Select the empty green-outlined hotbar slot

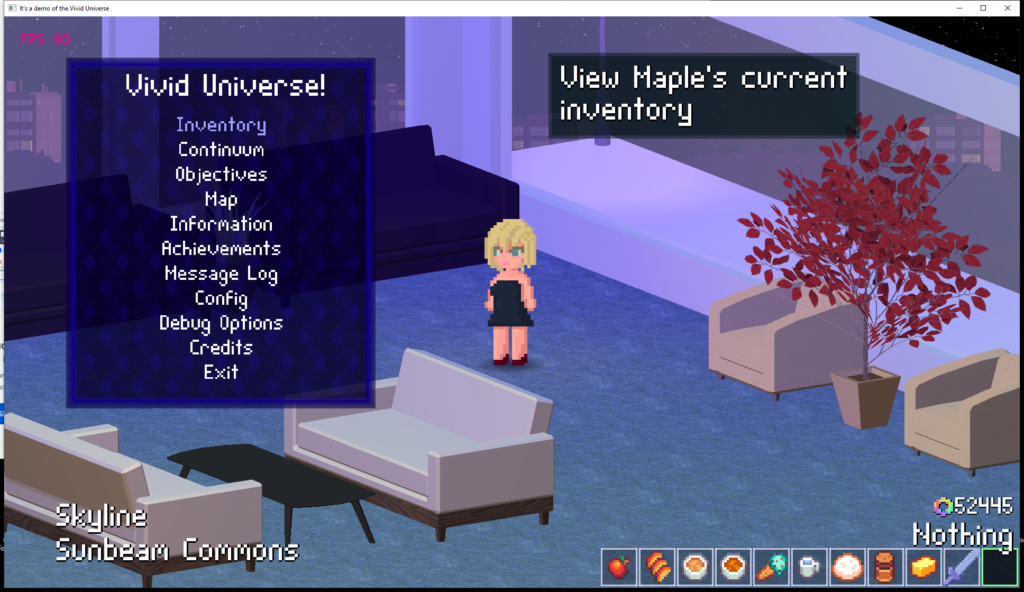(998, 567)
